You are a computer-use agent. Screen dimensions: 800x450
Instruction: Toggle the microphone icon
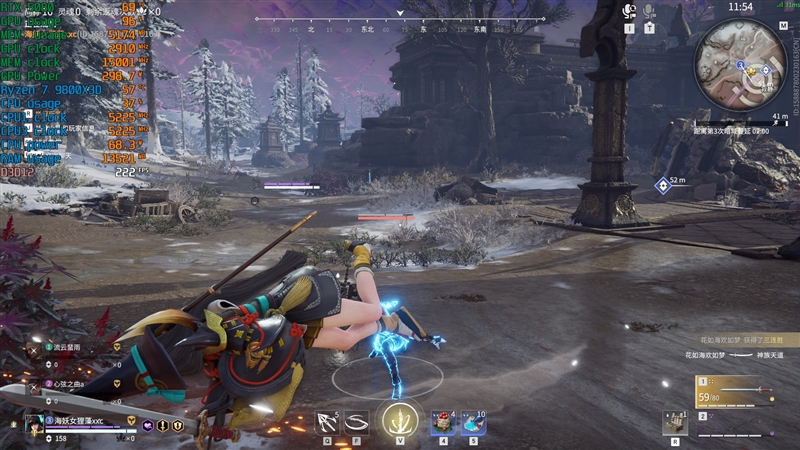click(649, 11)
